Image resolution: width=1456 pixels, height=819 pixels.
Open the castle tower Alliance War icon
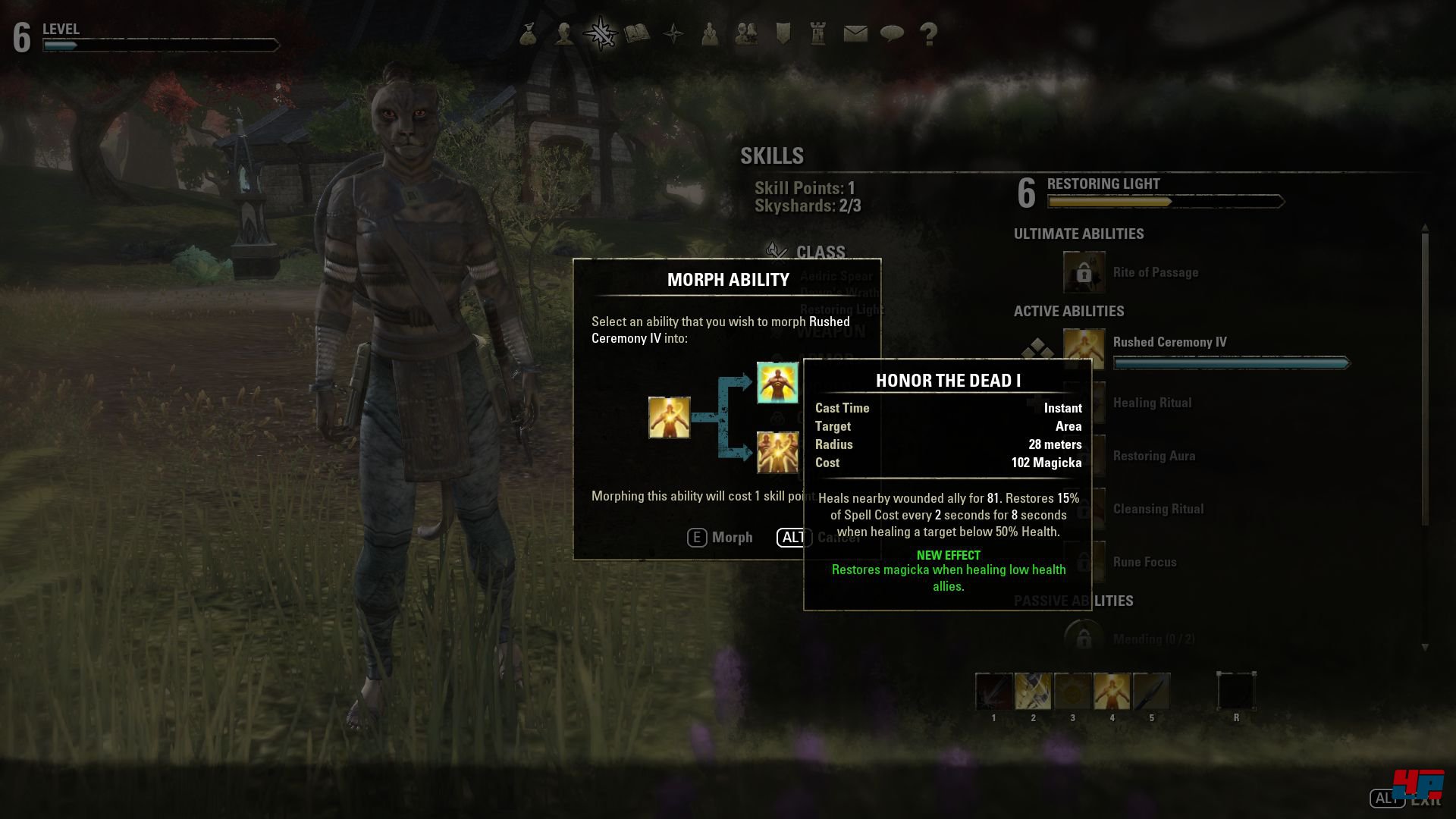(818, 33)
